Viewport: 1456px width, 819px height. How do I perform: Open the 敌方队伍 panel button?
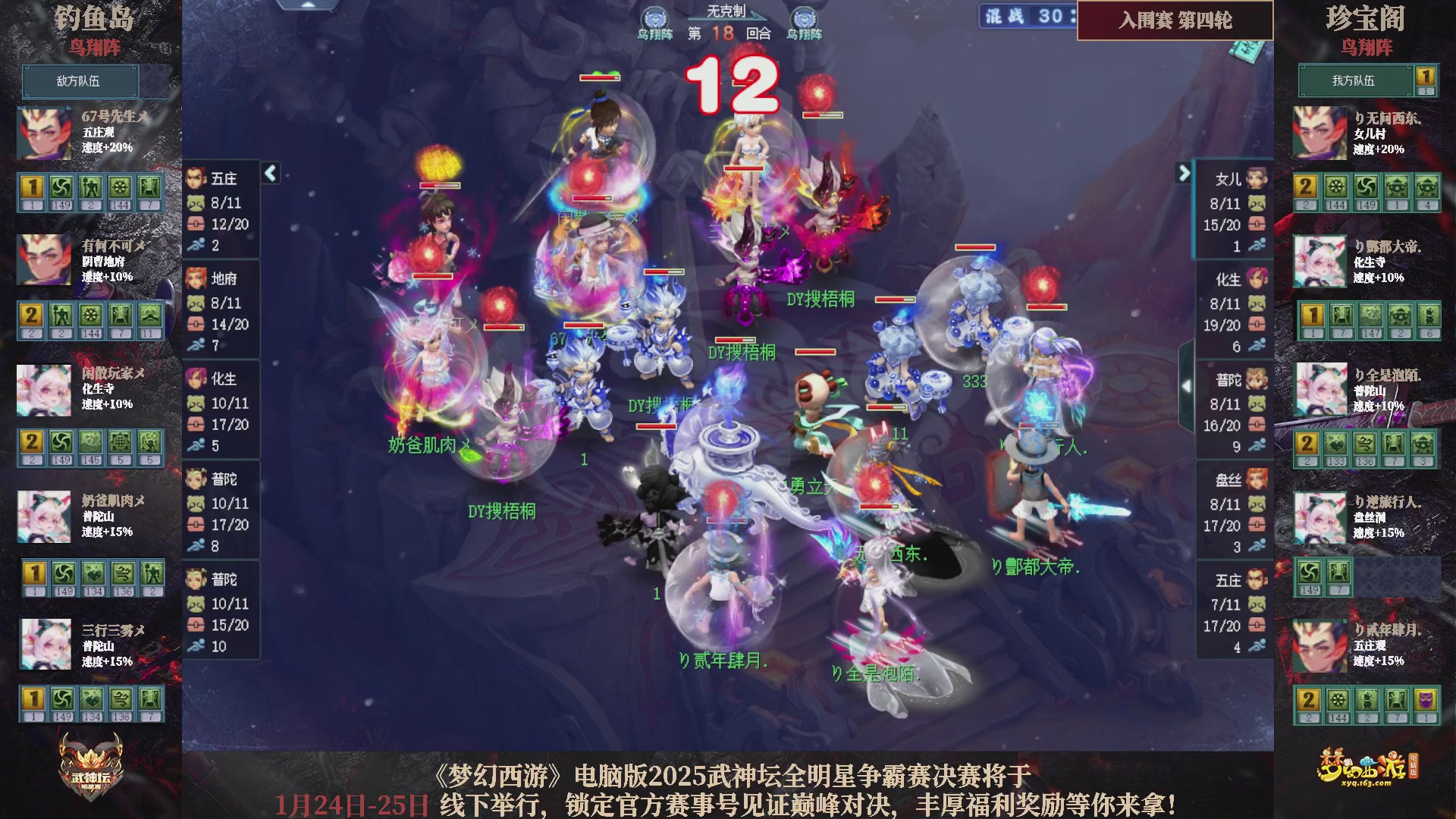point(80,81)
